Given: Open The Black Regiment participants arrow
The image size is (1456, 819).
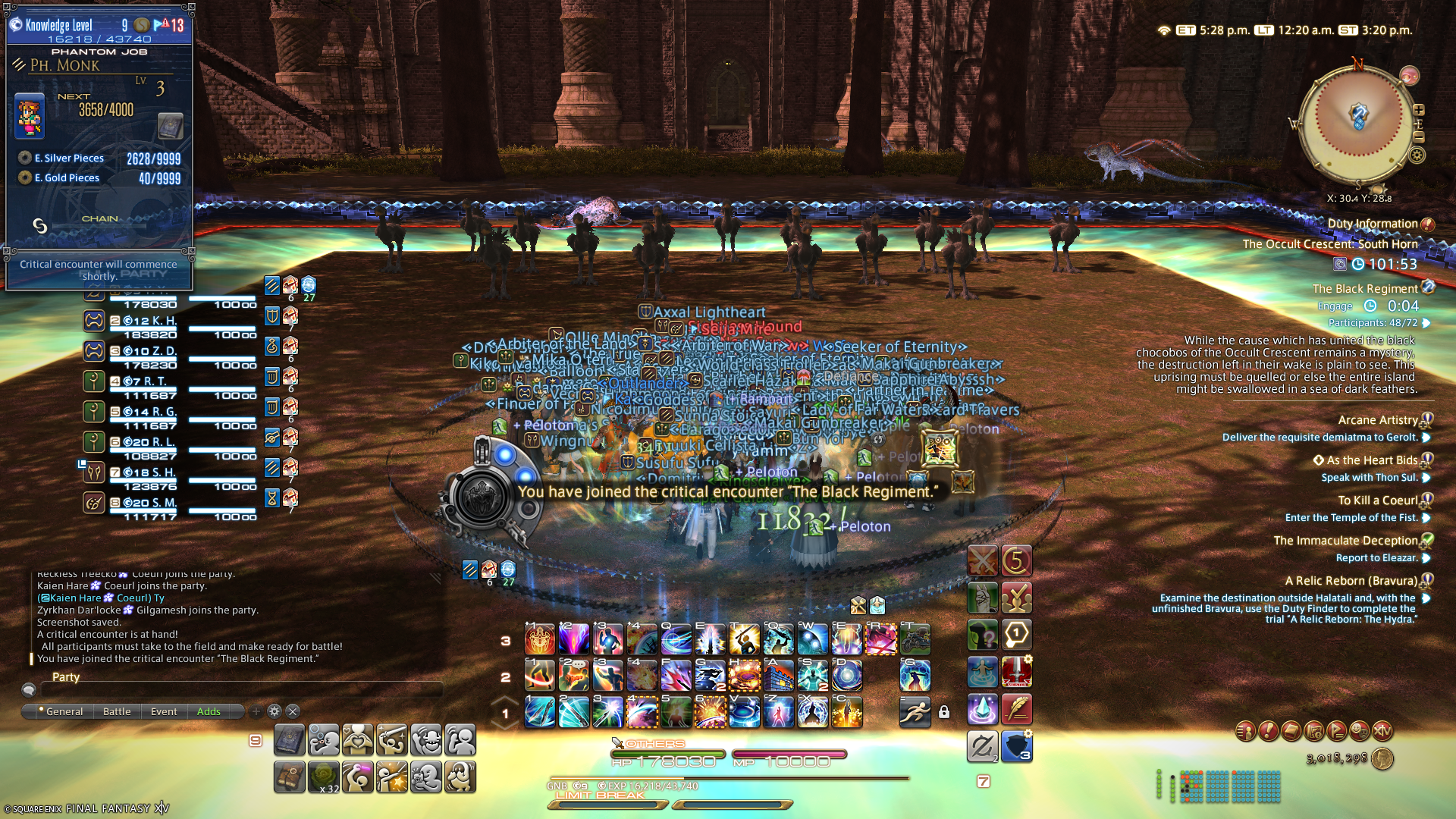Looking at the screenshot, I should click(1426, 323).
